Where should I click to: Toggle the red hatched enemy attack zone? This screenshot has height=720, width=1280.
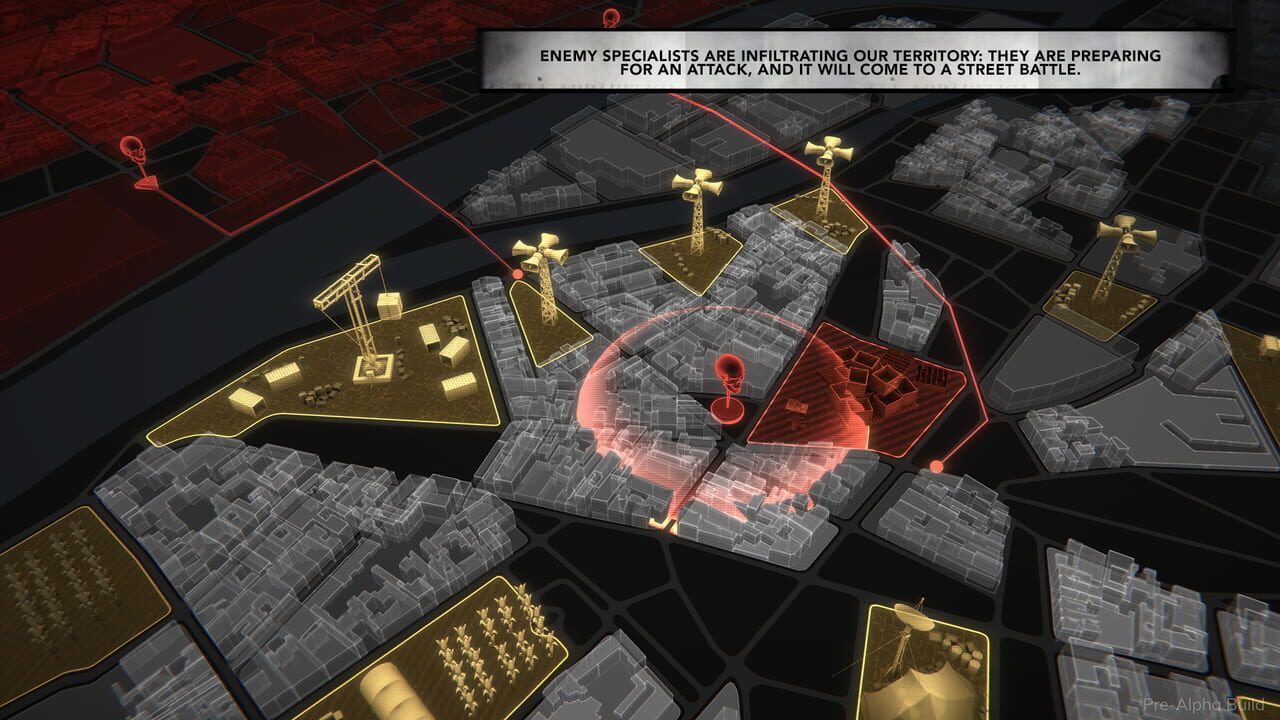(870, 390)
